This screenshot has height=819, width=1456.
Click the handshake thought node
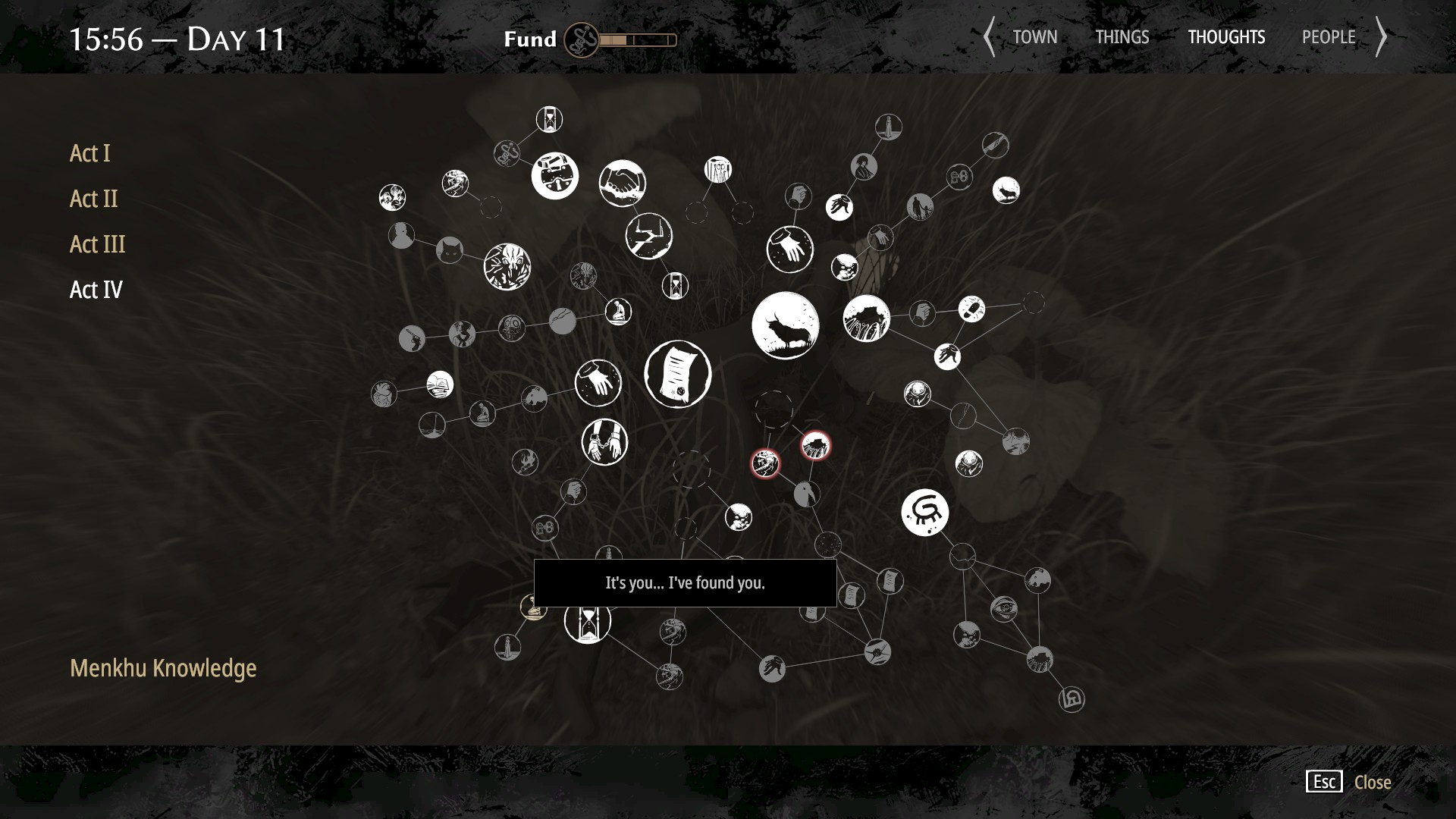(x=622, y=183)
